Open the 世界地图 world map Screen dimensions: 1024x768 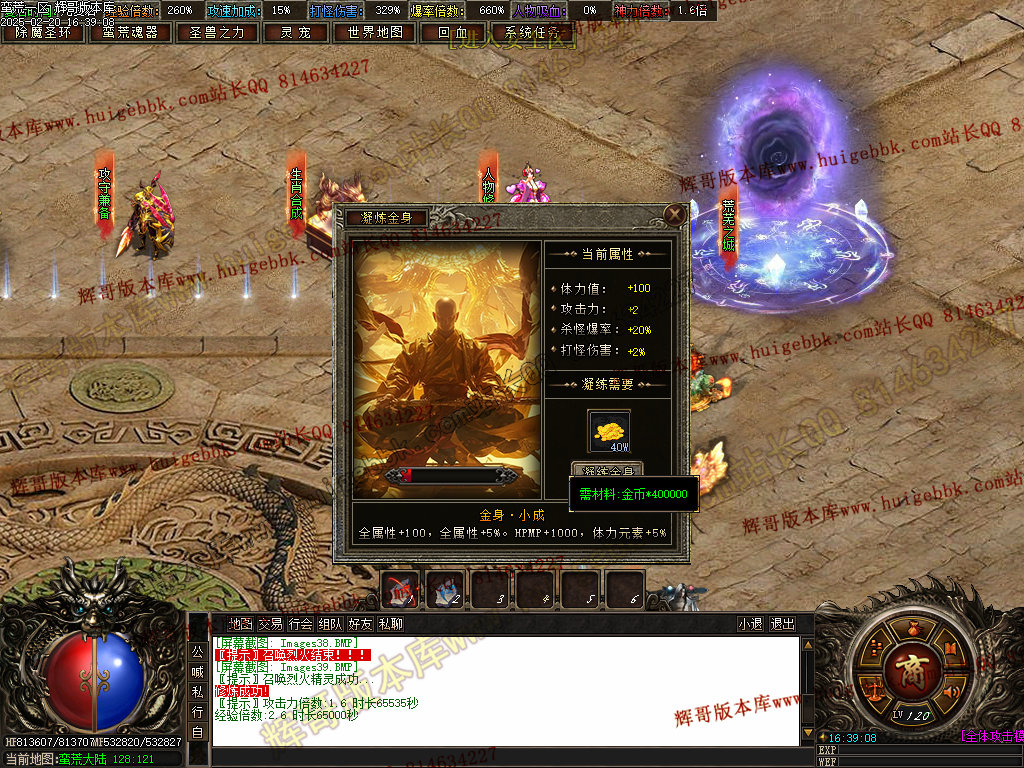[369, 32]
